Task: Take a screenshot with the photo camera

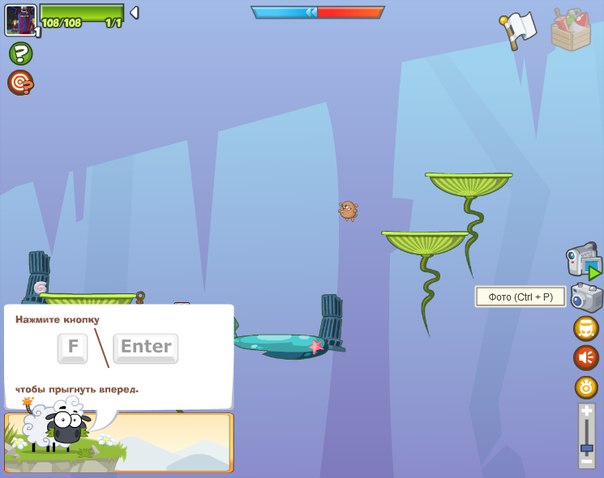Action: pyautogui.click(x=585, y=297)
